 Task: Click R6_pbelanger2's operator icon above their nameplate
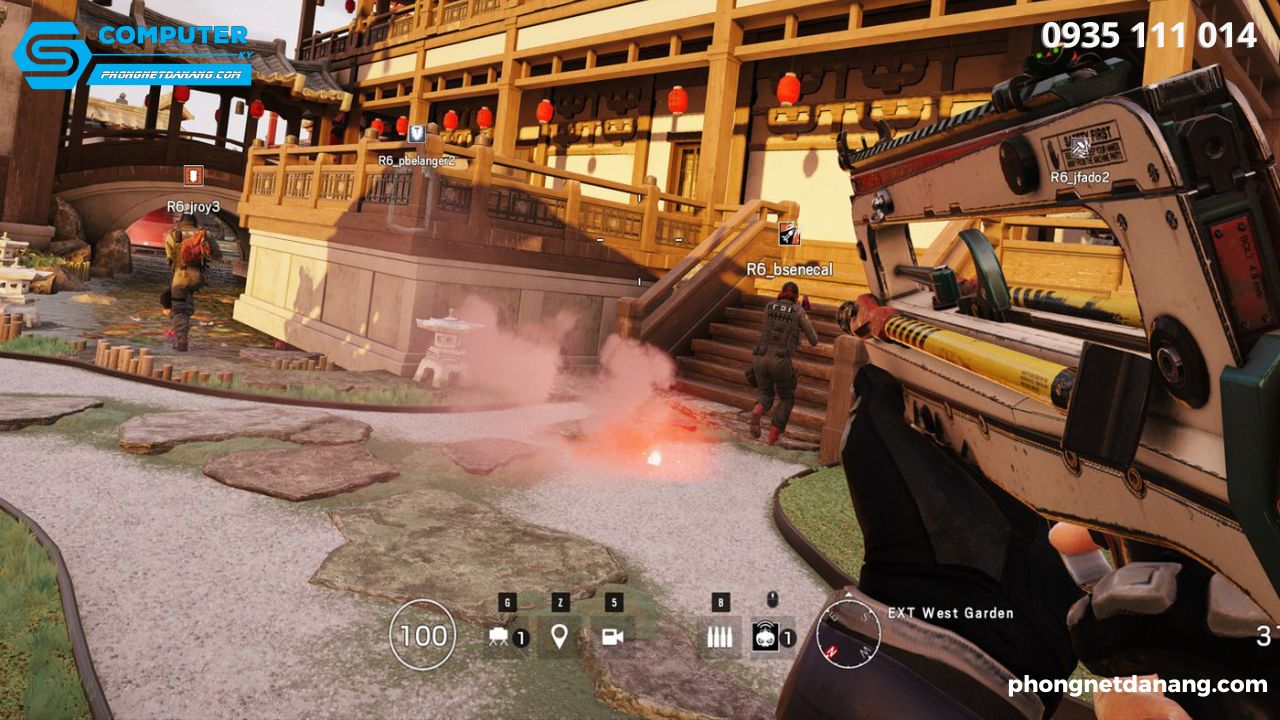click(415, 132)
